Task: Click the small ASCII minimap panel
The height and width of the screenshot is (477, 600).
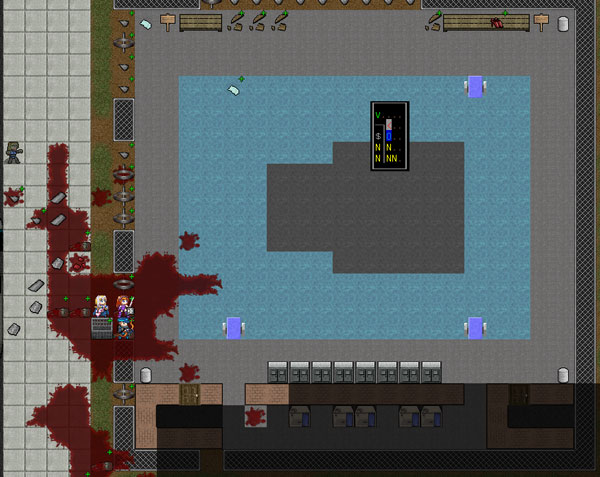Action: tap(389, 136)
